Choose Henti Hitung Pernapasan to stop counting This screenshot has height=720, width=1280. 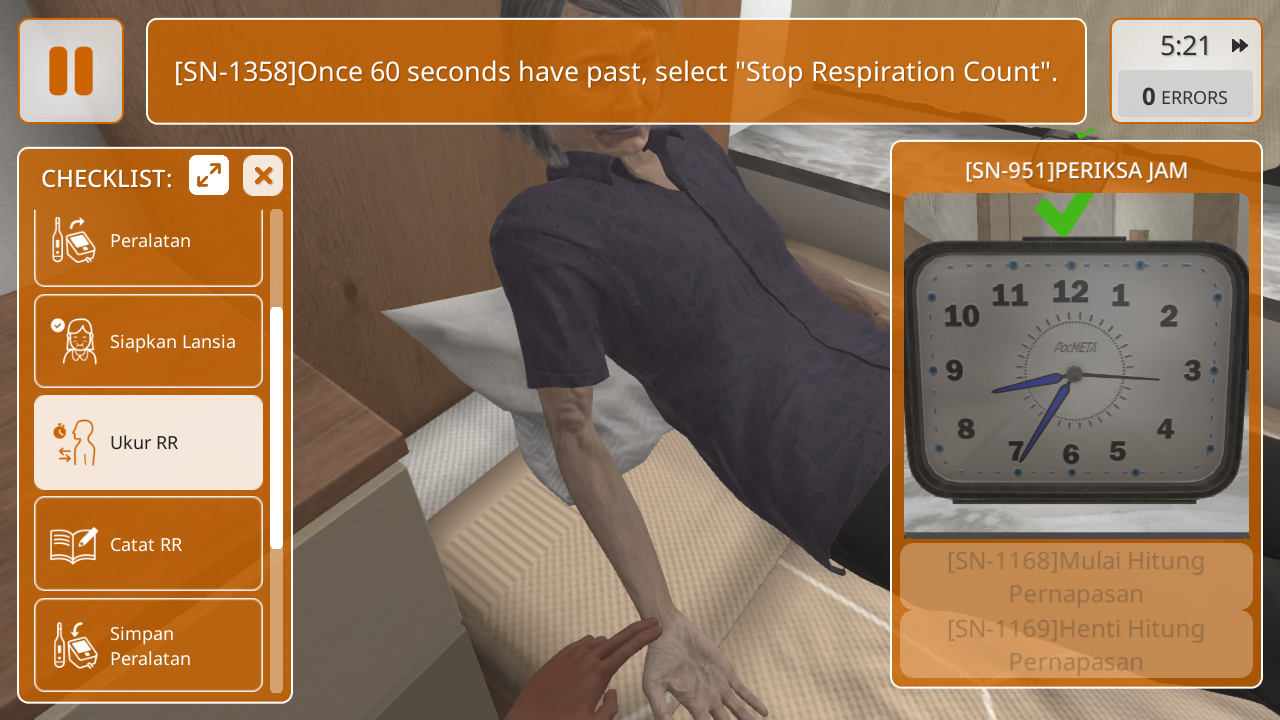click(1076, 645)
